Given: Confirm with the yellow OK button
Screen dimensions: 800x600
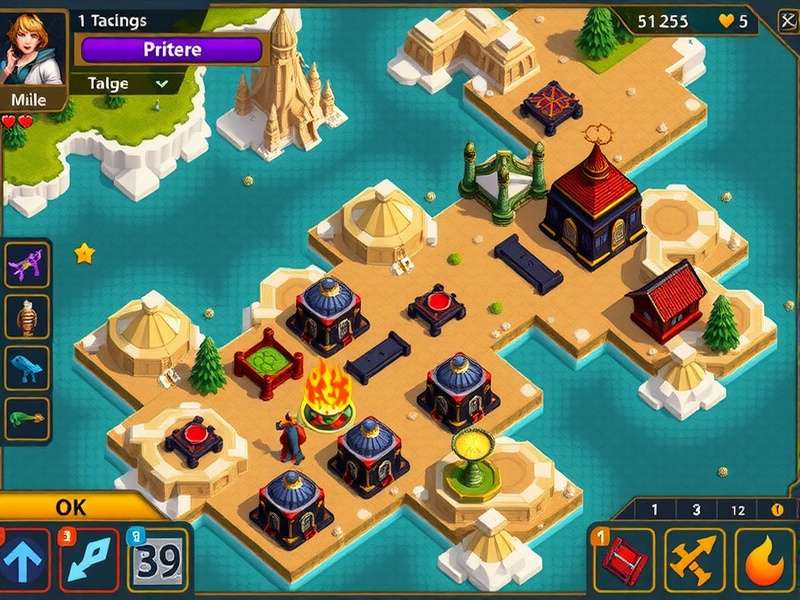Looking at the screenshot, I should click(72, 507).
